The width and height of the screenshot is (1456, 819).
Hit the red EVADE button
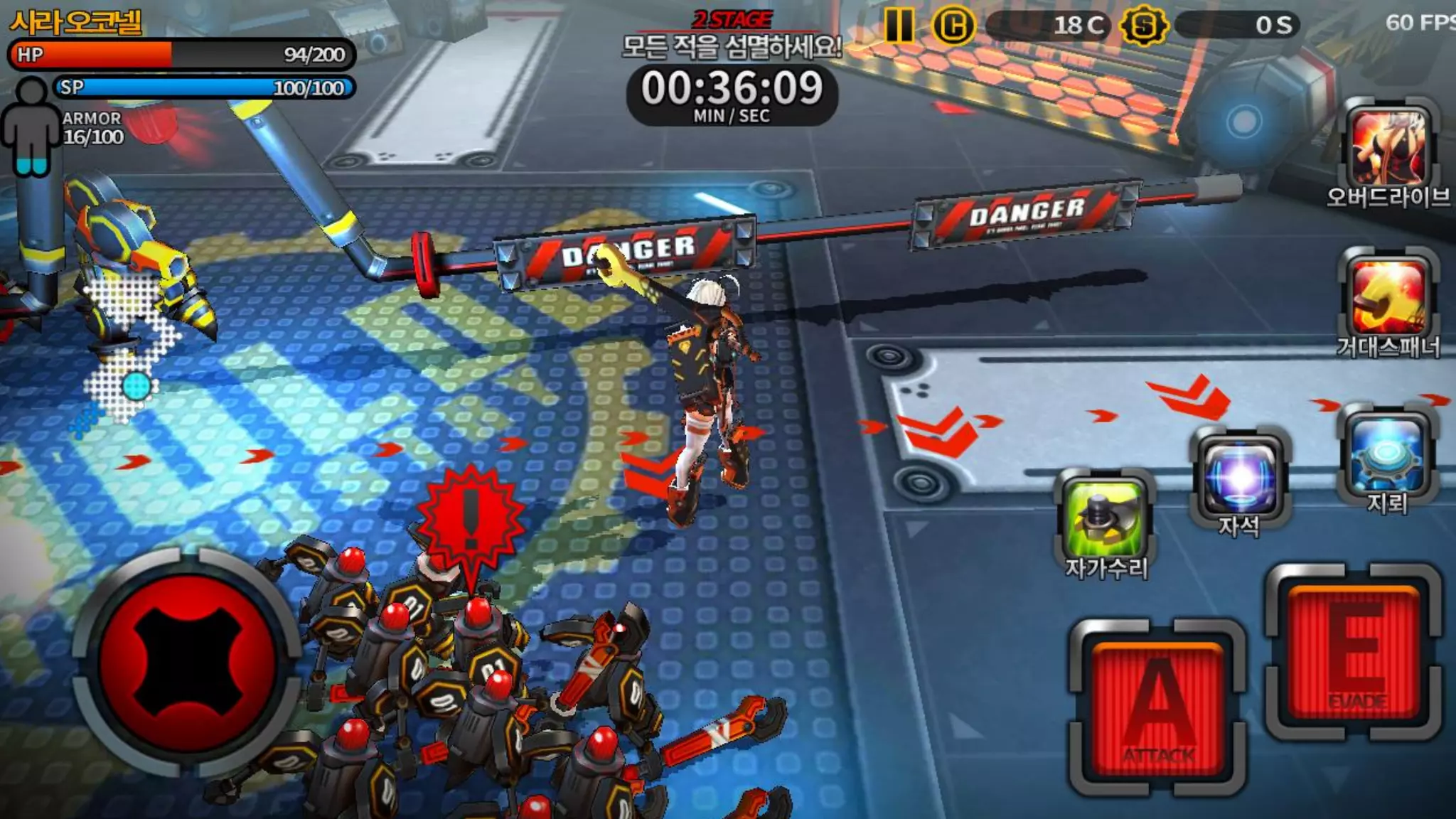pos(1355,652)
